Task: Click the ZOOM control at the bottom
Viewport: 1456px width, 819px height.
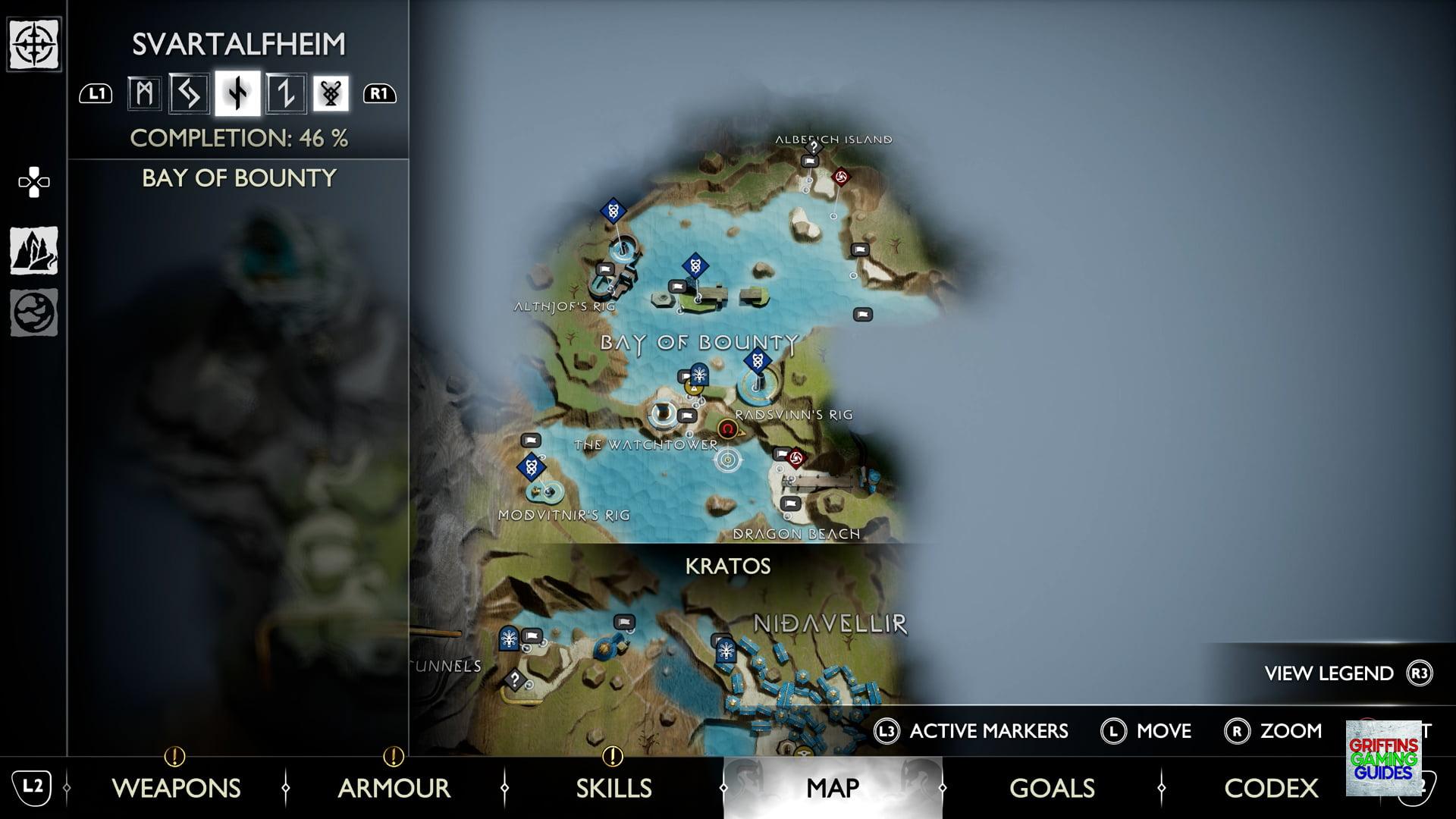Action: pyautogui.click(x=1289, y=731)
